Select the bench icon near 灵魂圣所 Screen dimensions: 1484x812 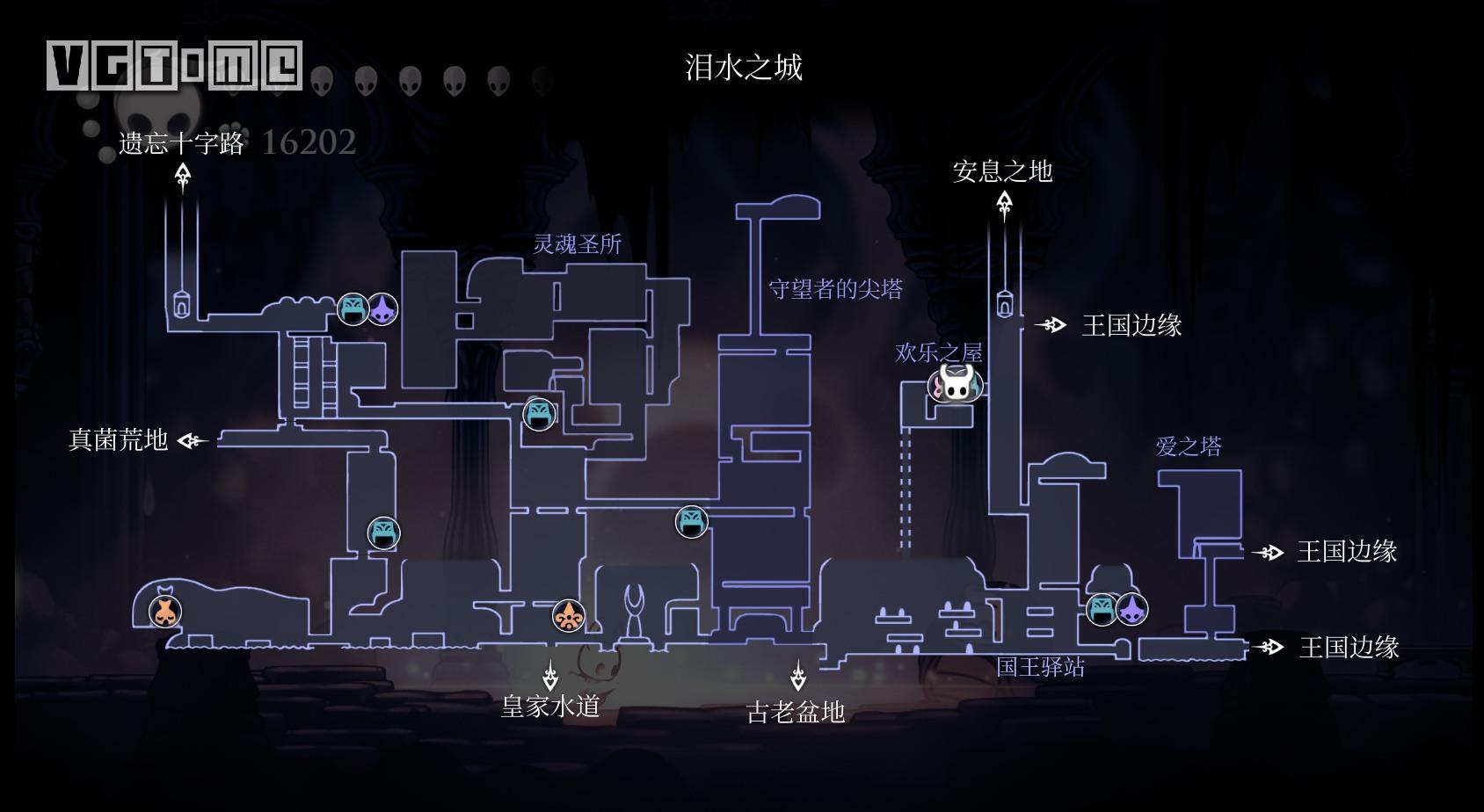(x=354, y=308)
